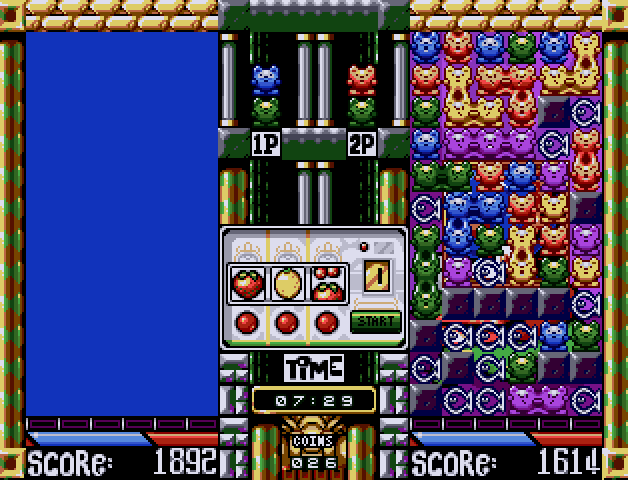Choose the lemon reel window
The width and height of the screenshot is (628, 480).
[287, 283]
